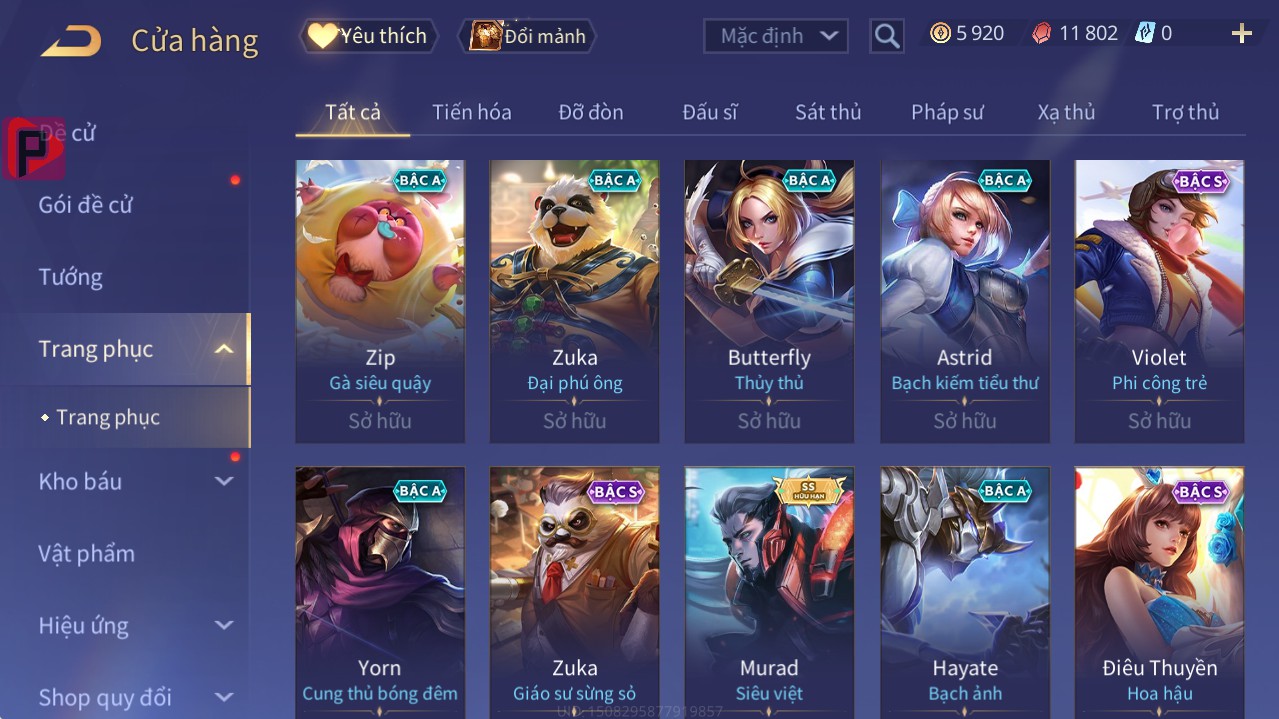View the Pháp sư skins tab
Image resolution: width=1279 pixels, height=719 pixels.
[x=947, y=112]
